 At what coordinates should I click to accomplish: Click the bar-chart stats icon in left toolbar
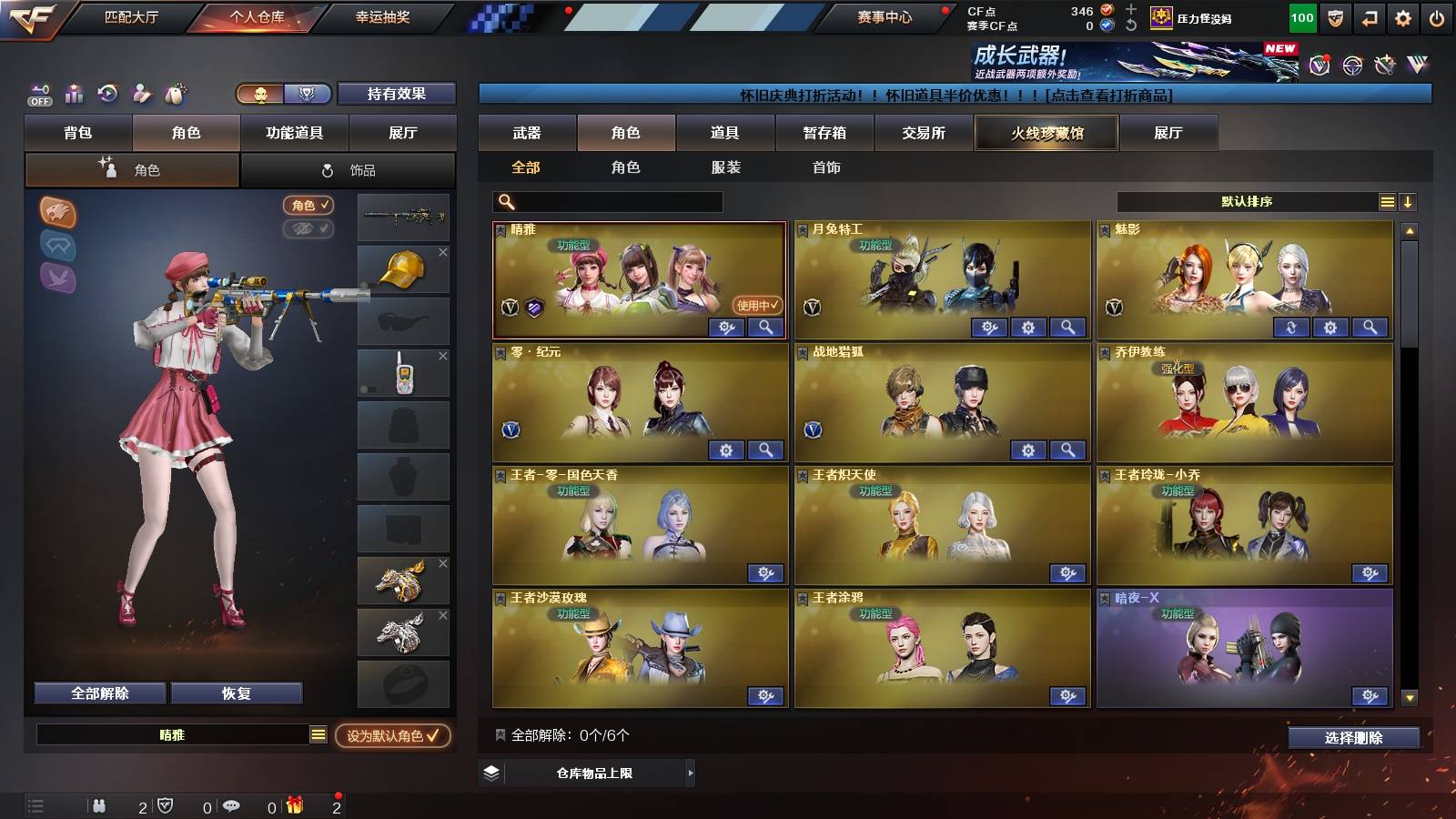pos(74,94)
